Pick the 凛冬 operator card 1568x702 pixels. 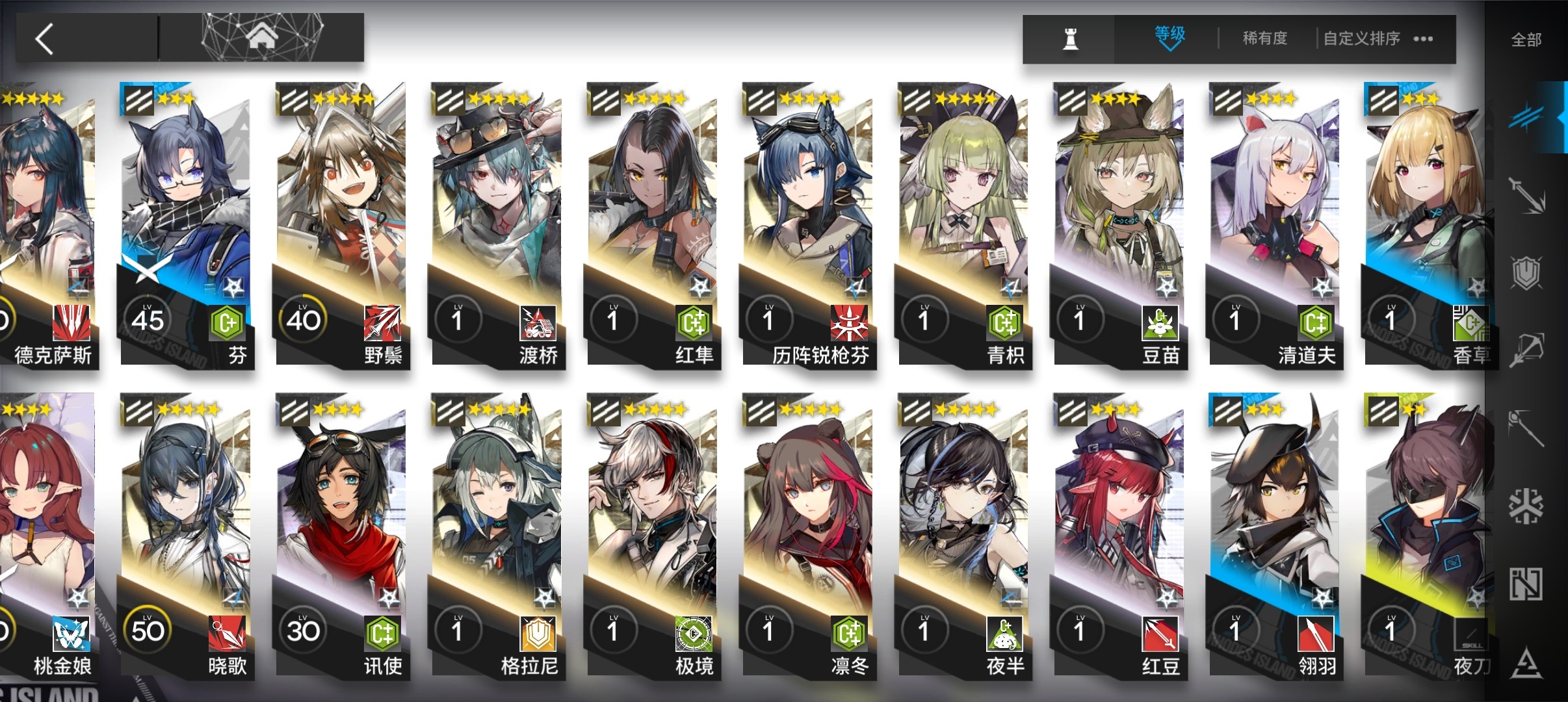[x=807, y=533]
